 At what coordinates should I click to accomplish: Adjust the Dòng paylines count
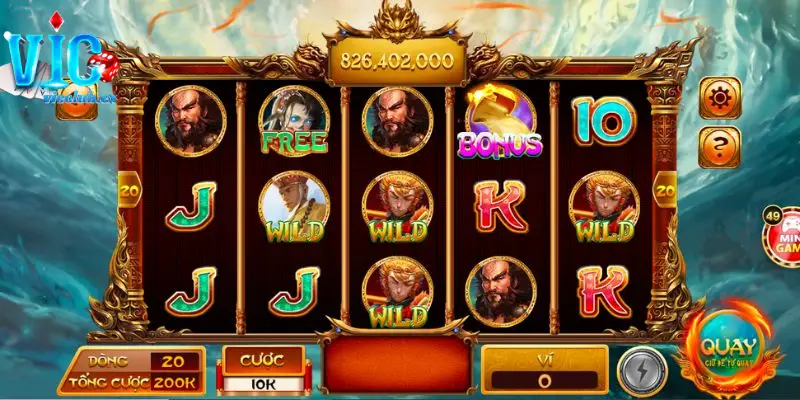[173, 361]
